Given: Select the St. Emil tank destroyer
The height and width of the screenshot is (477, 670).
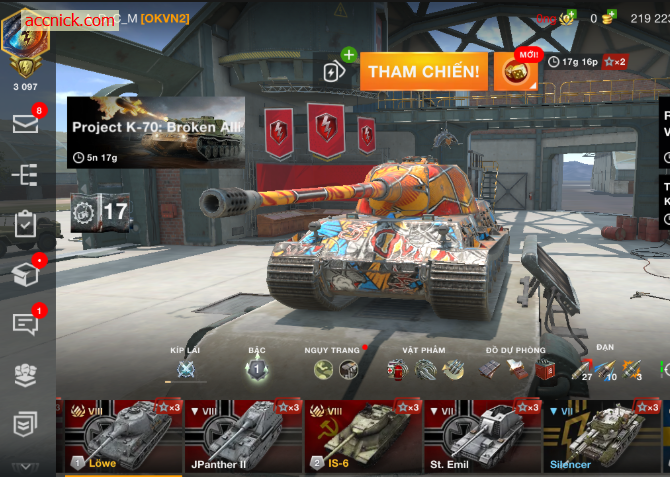Looking at the screenshot, I should click(x=482, y=435).
